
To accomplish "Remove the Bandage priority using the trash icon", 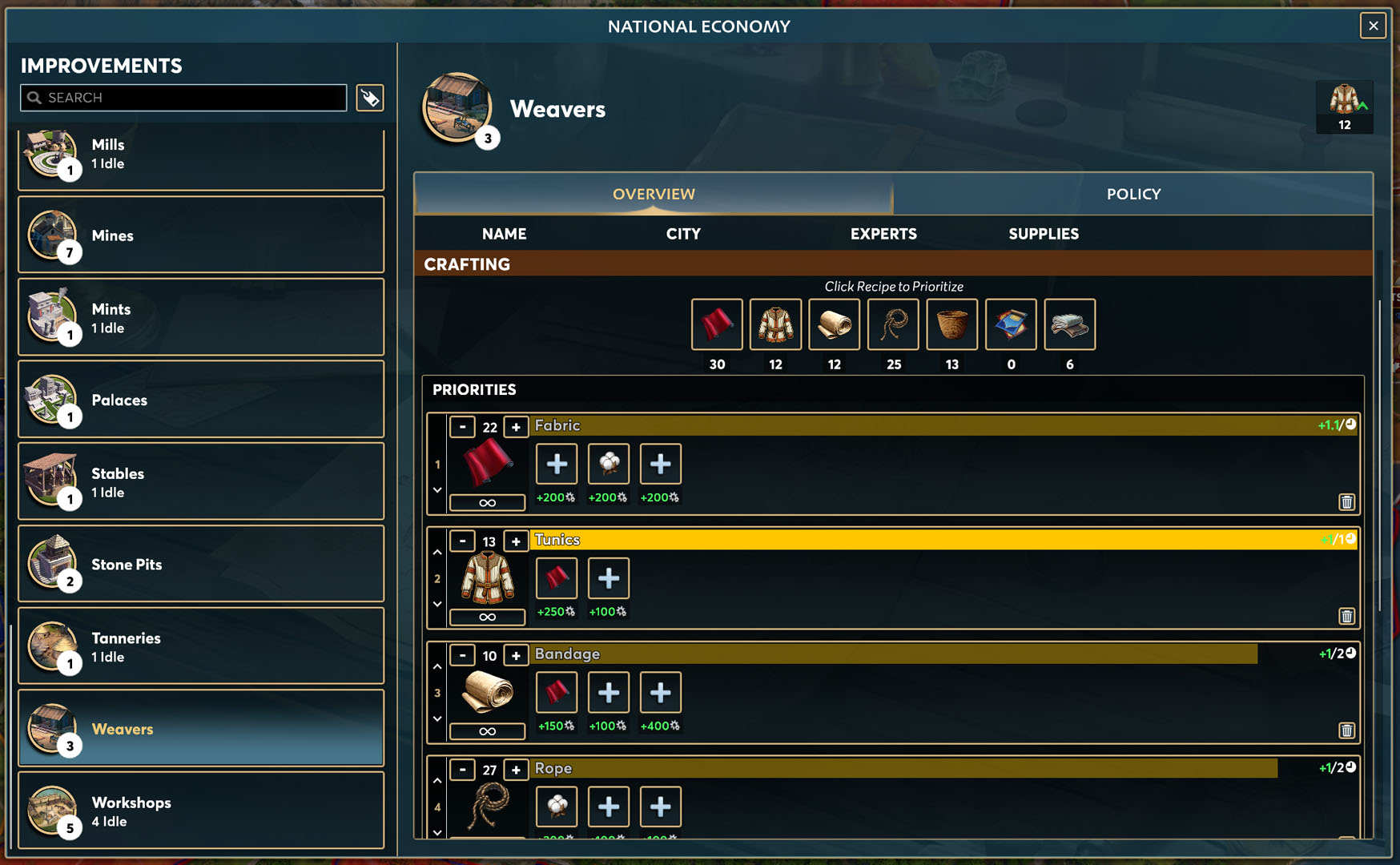I will coord(1346,730).
